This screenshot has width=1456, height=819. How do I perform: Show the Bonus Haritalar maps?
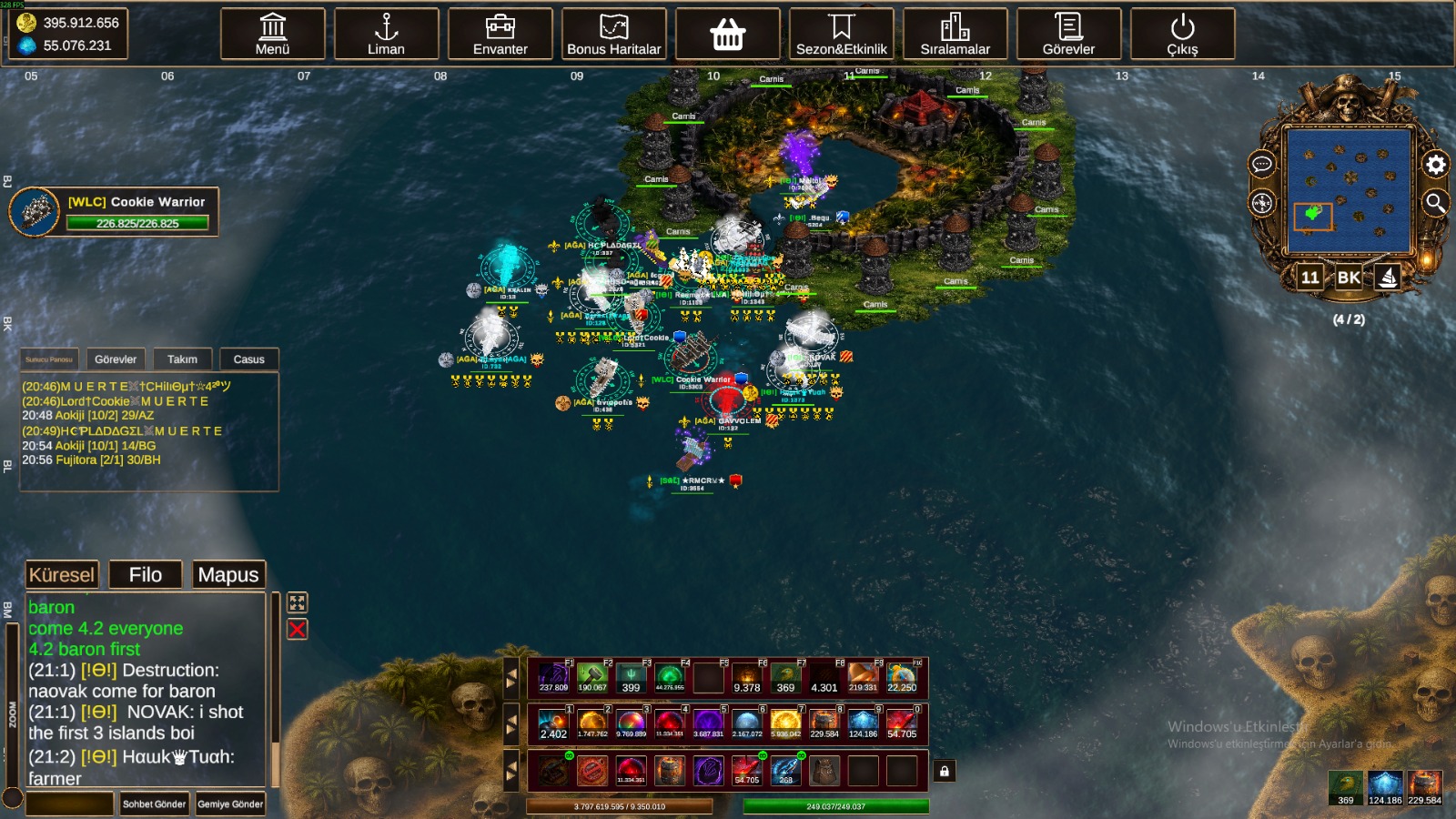(x=613, y=35)
